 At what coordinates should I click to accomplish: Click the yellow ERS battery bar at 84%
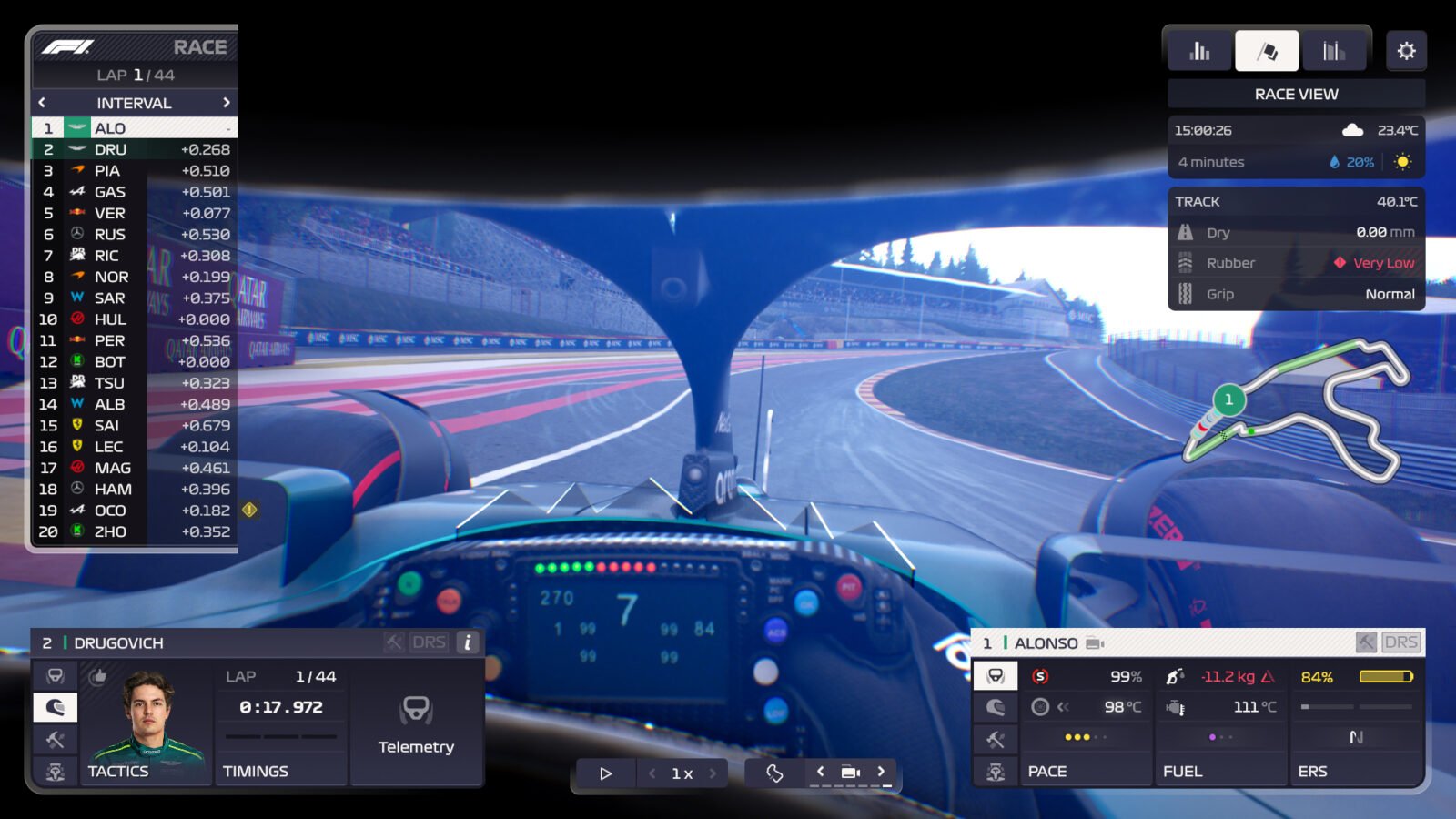1387,676
